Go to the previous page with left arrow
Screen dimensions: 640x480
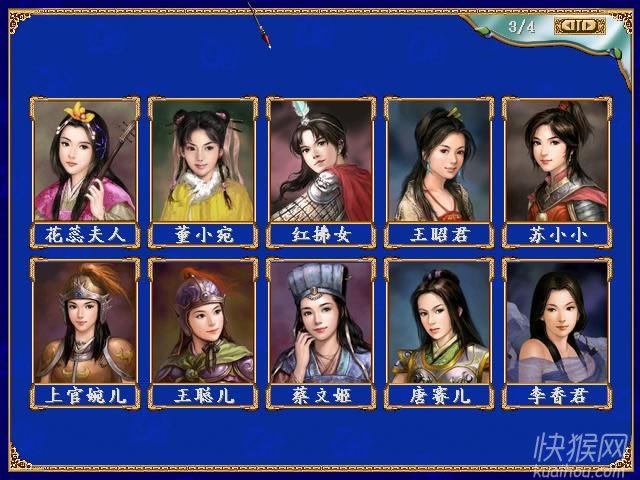coord(568,26)
